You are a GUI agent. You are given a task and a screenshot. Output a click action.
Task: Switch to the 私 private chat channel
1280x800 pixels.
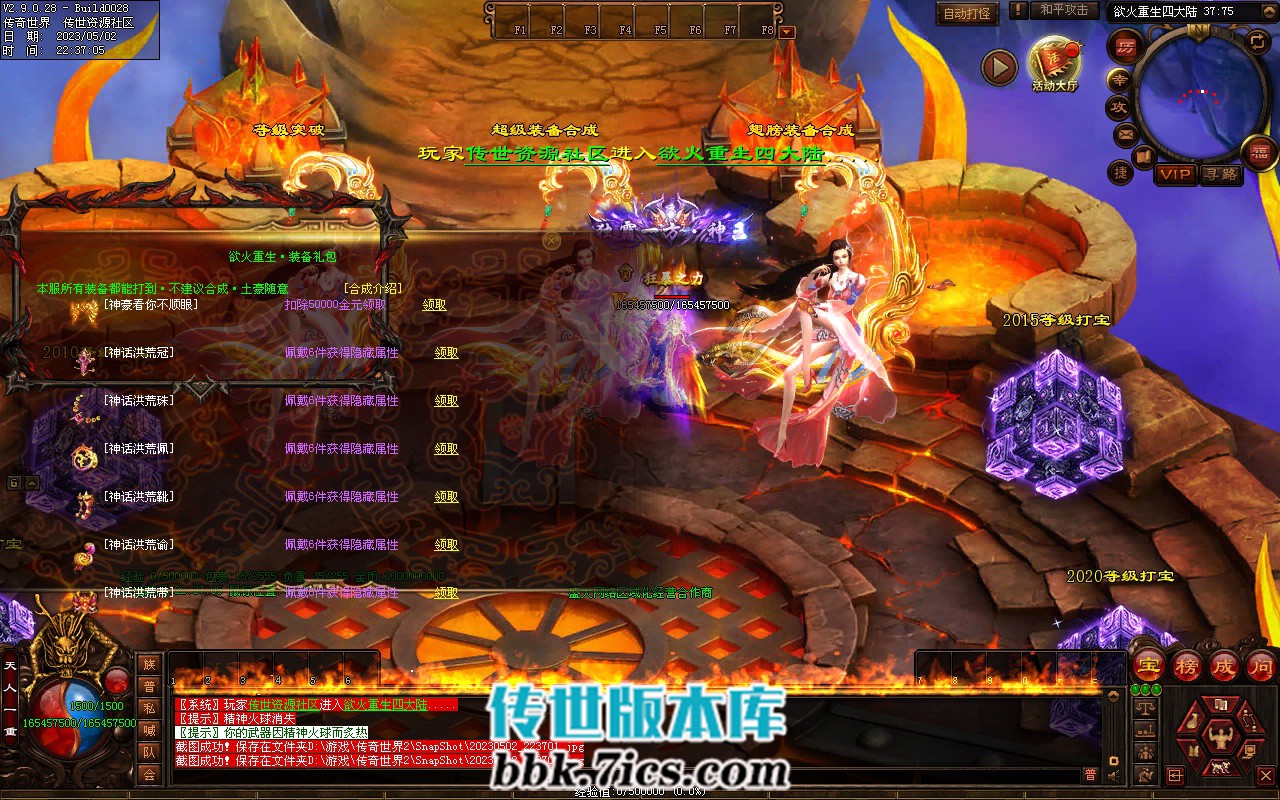pyautogui.click(x=149, y=708)
